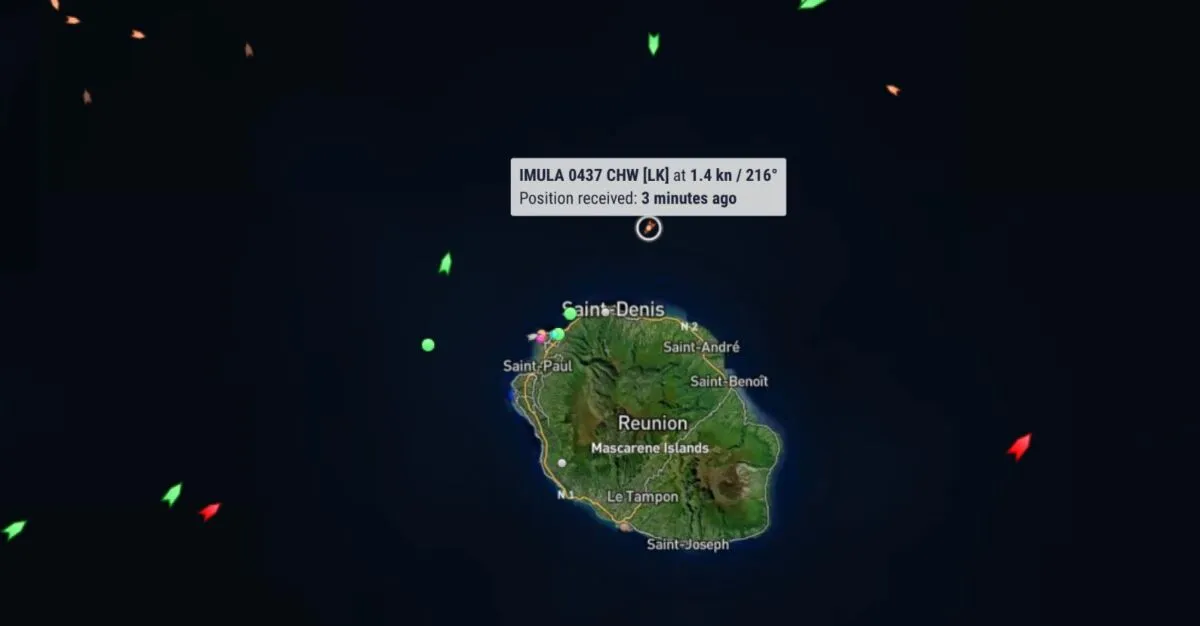
Task: Select the circled IMULA 0437 CHW vessel marker
Action: click(648, 229)
